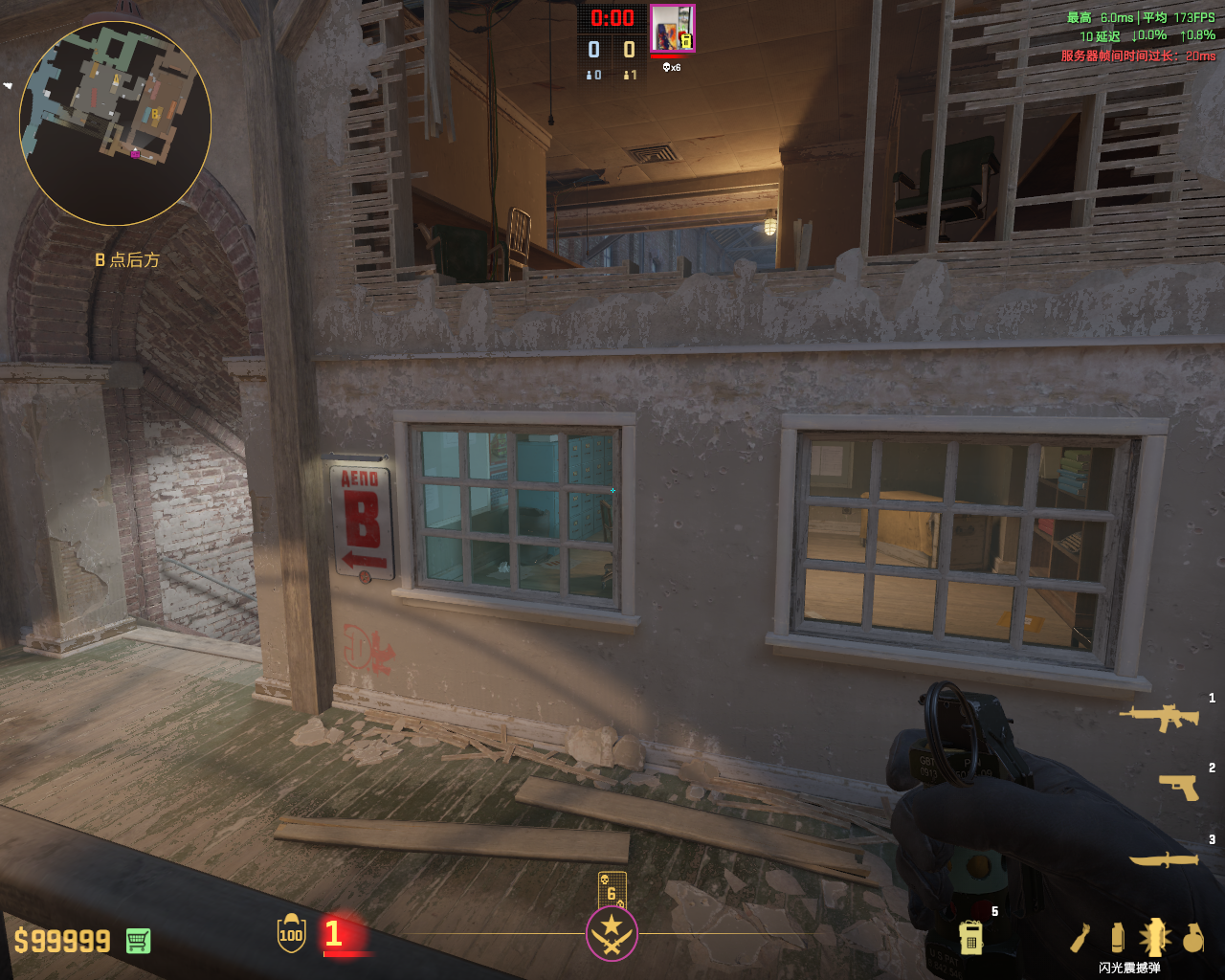Click the circular minimap radar
This screenshot has width=1225, height=980.
click(115, 122)
